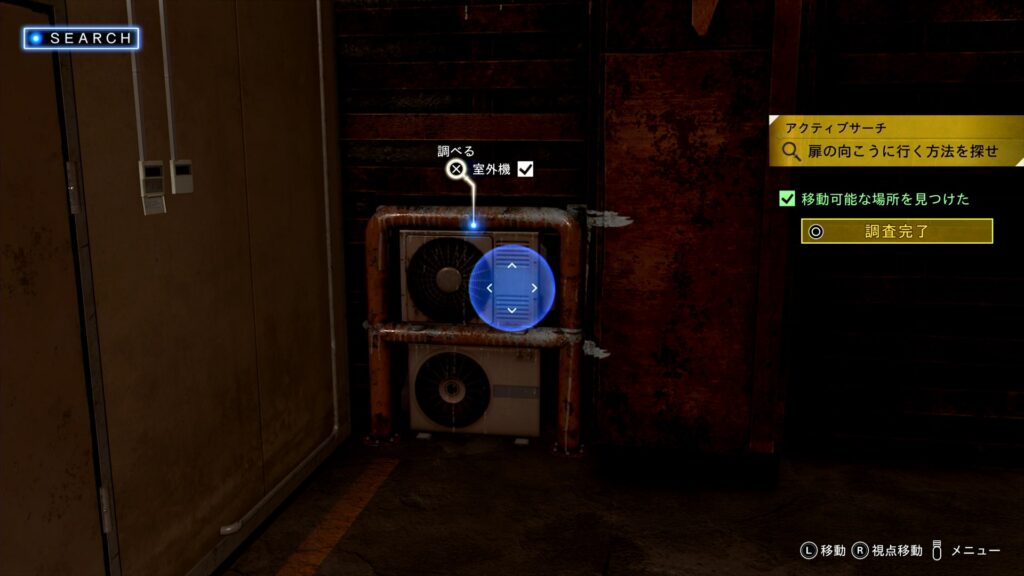Select the 調査完了 button
The image size is (1024, 576).
point(896,231)
